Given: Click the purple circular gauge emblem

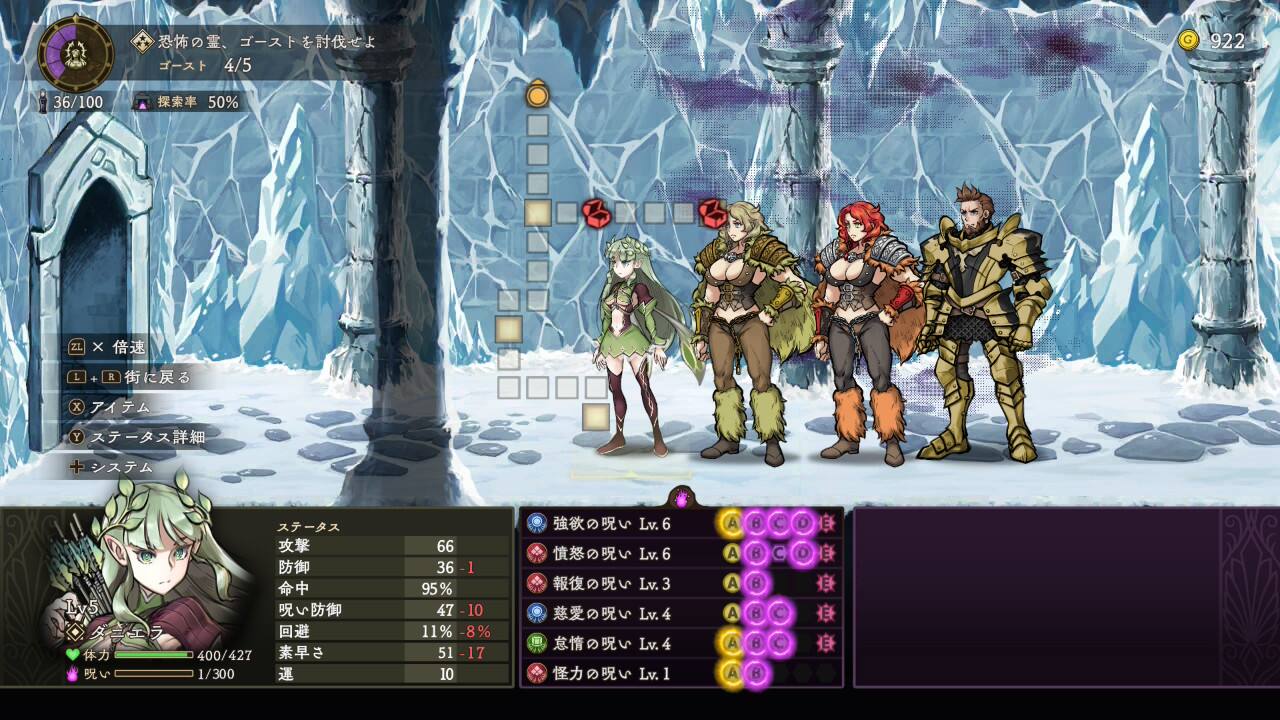Looking at the screenshot, I should tap(75, 54).
